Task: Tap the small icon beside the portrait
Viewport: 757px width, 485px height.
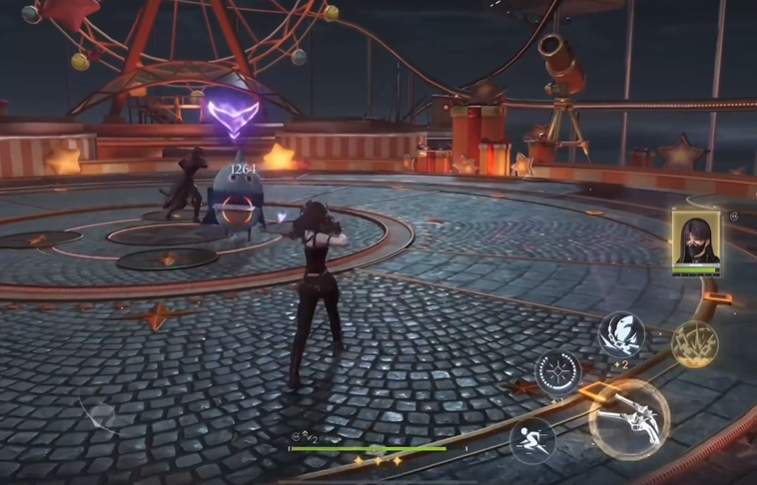Action: (x=734, y=216)
